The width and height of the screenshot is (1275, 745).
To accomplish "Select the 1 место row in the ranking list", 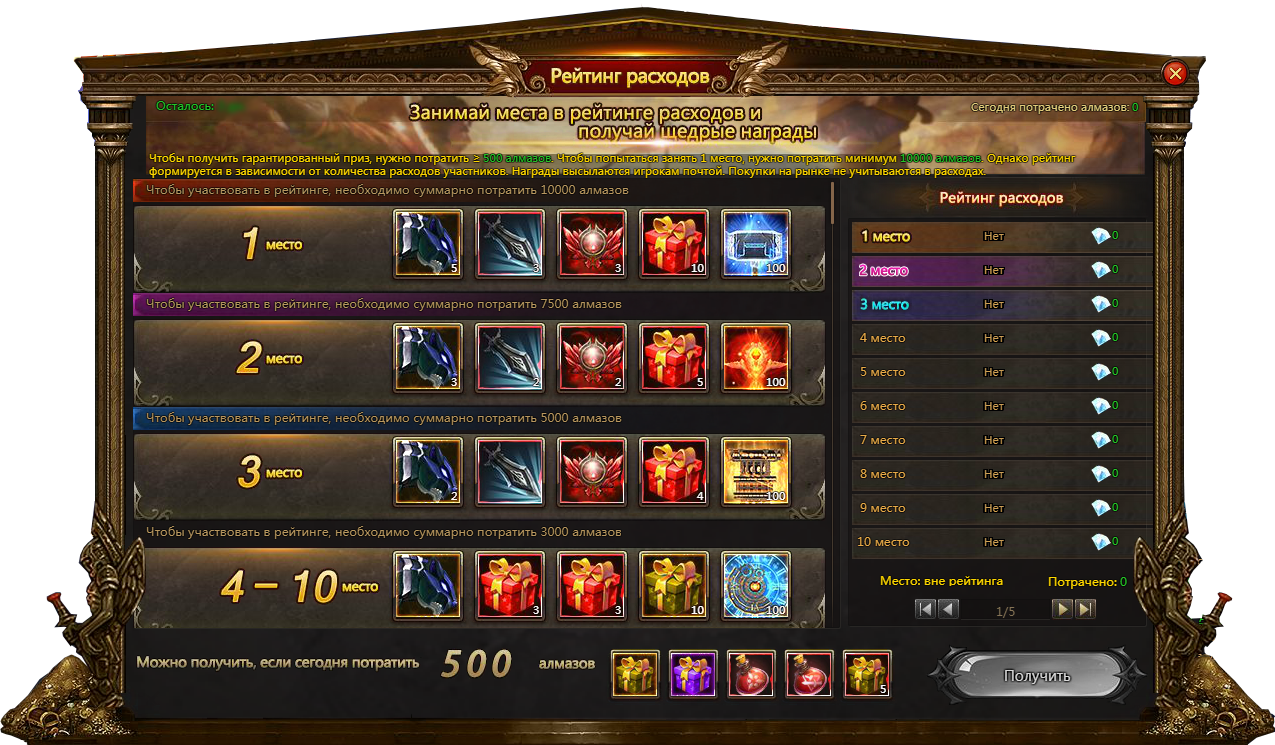I will tap(1000, 237).
